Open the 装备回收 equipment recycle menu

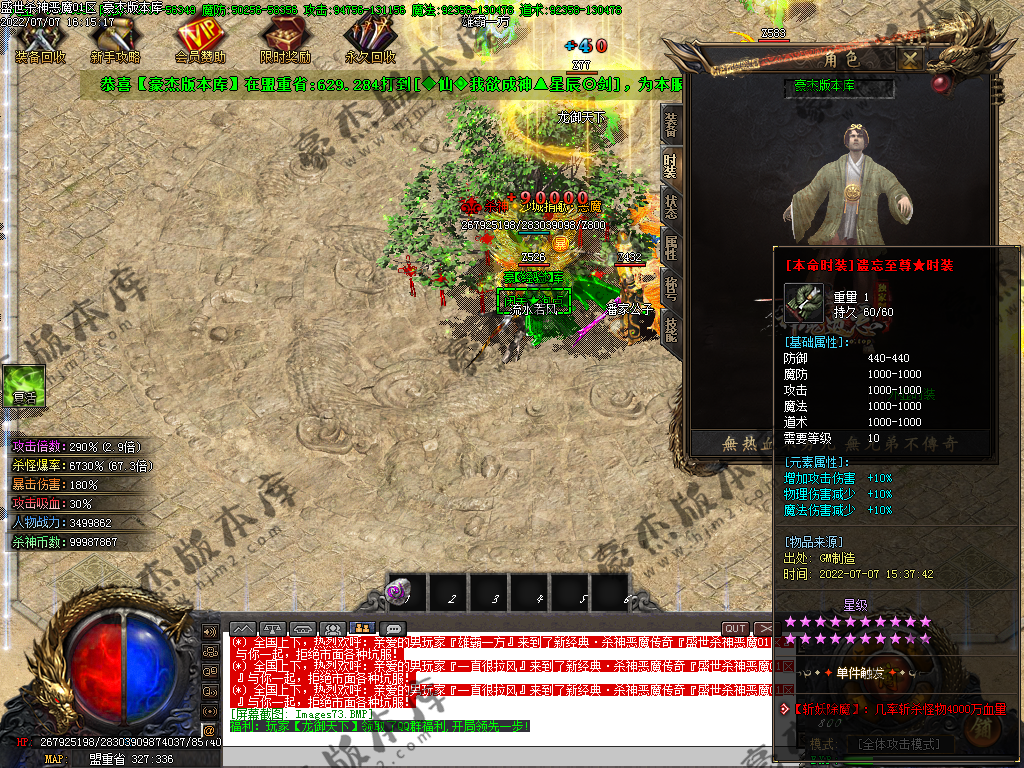pos(40,42)
